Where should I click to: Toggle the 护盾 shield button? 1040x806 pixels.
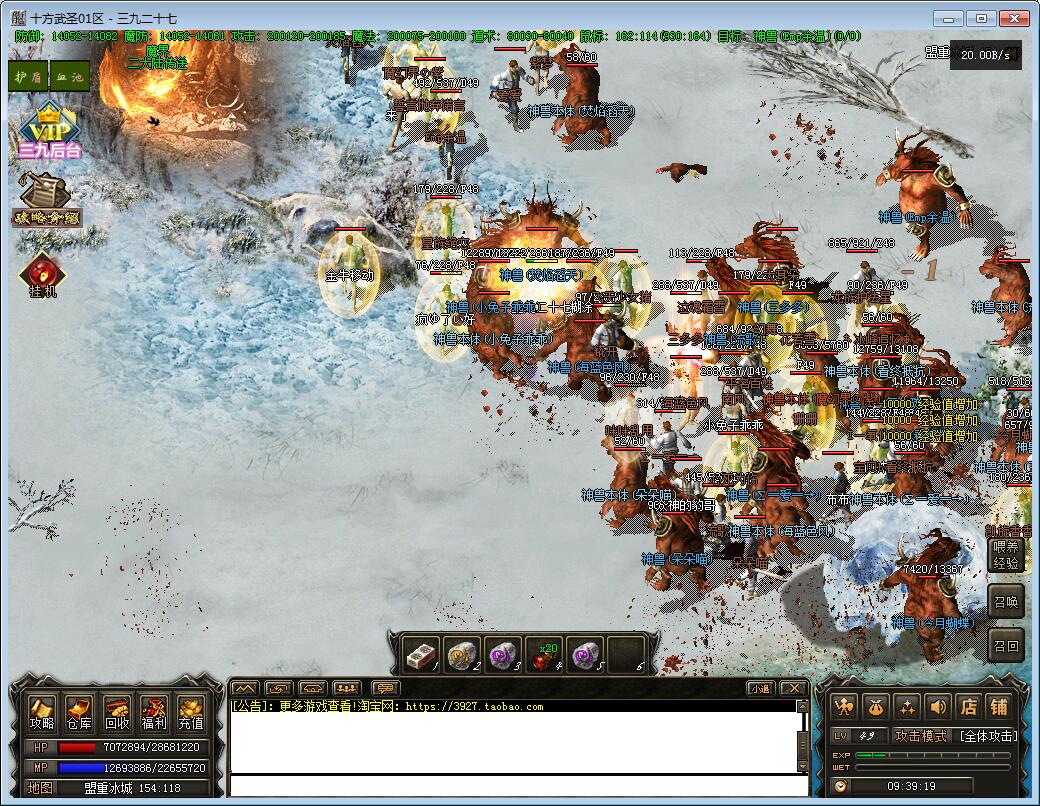point(28,76)
